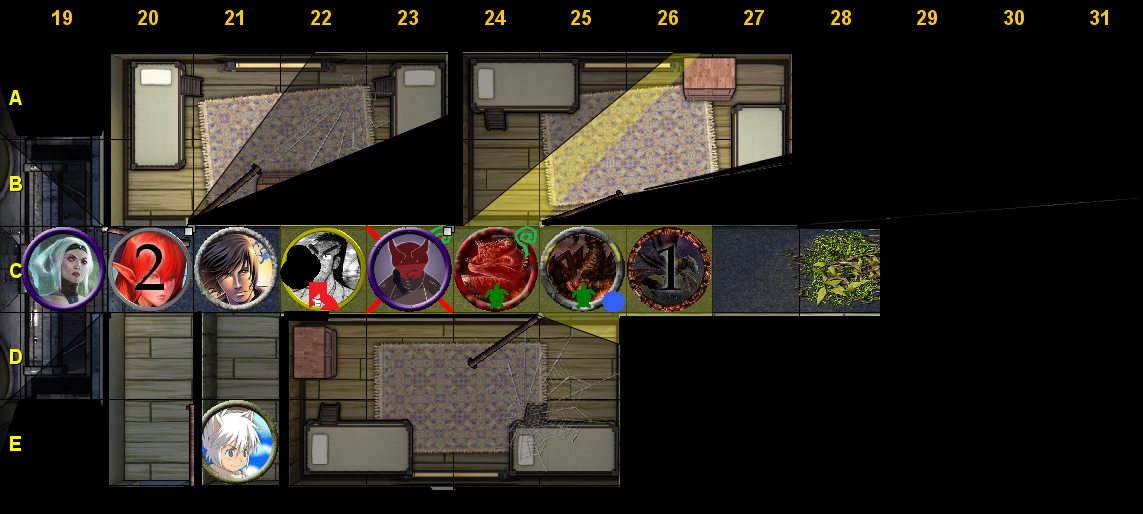
Task: Select the red dragon token
Action: coord(496,270)
